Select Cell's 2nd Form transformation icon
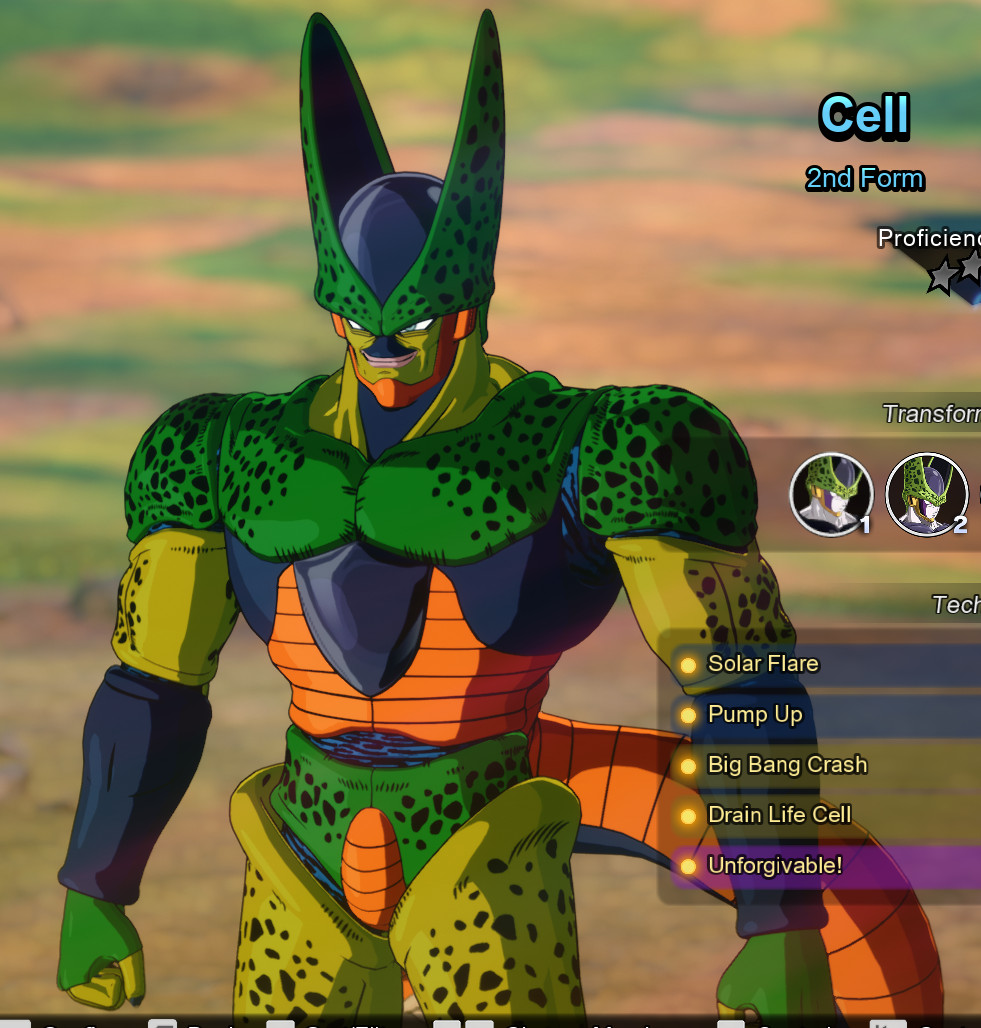 (x=926, y=494)
